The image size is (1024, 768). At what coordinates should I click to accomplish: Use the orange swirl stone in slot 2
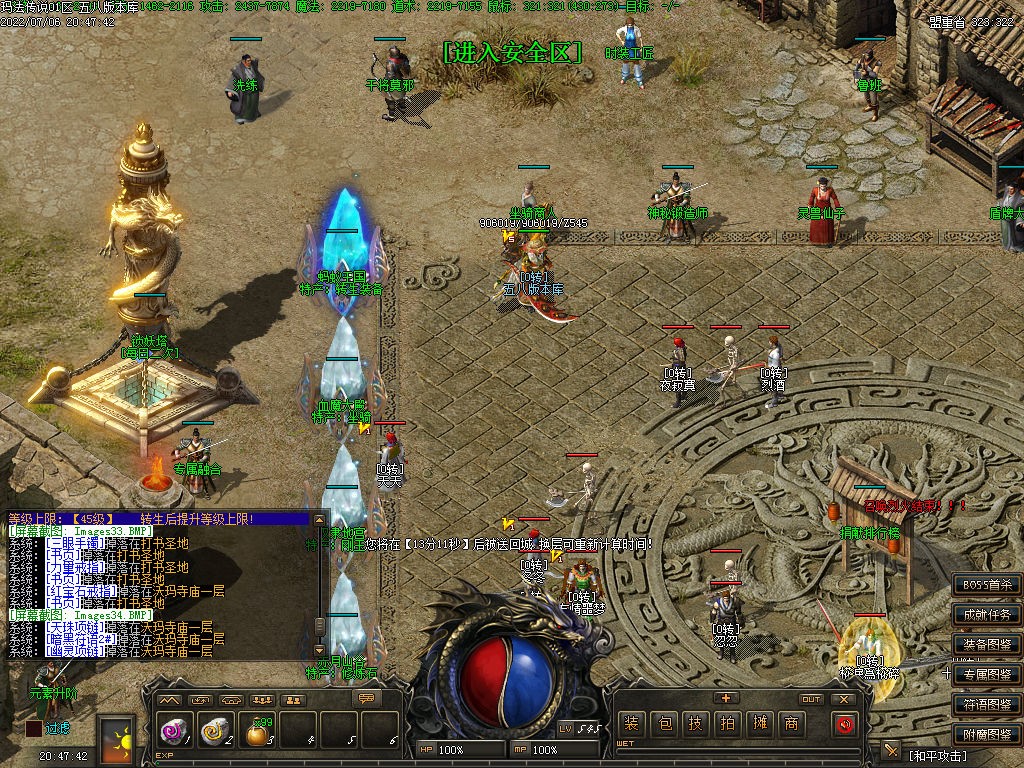[214, 733]
